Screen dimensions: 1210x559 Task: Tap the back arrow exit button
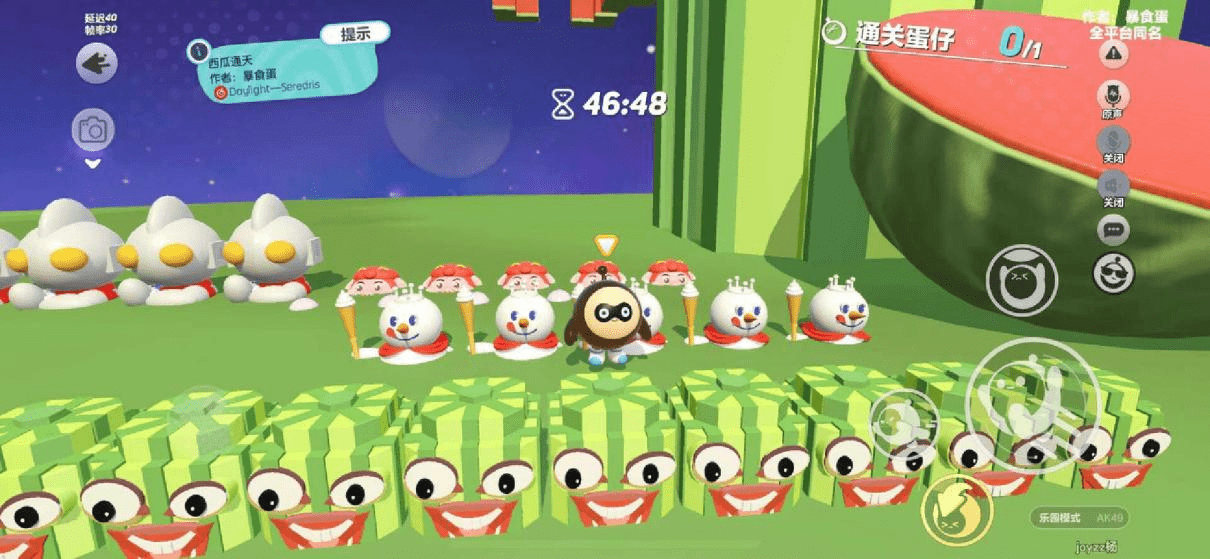pyautogui.click(x=97, y=65)
